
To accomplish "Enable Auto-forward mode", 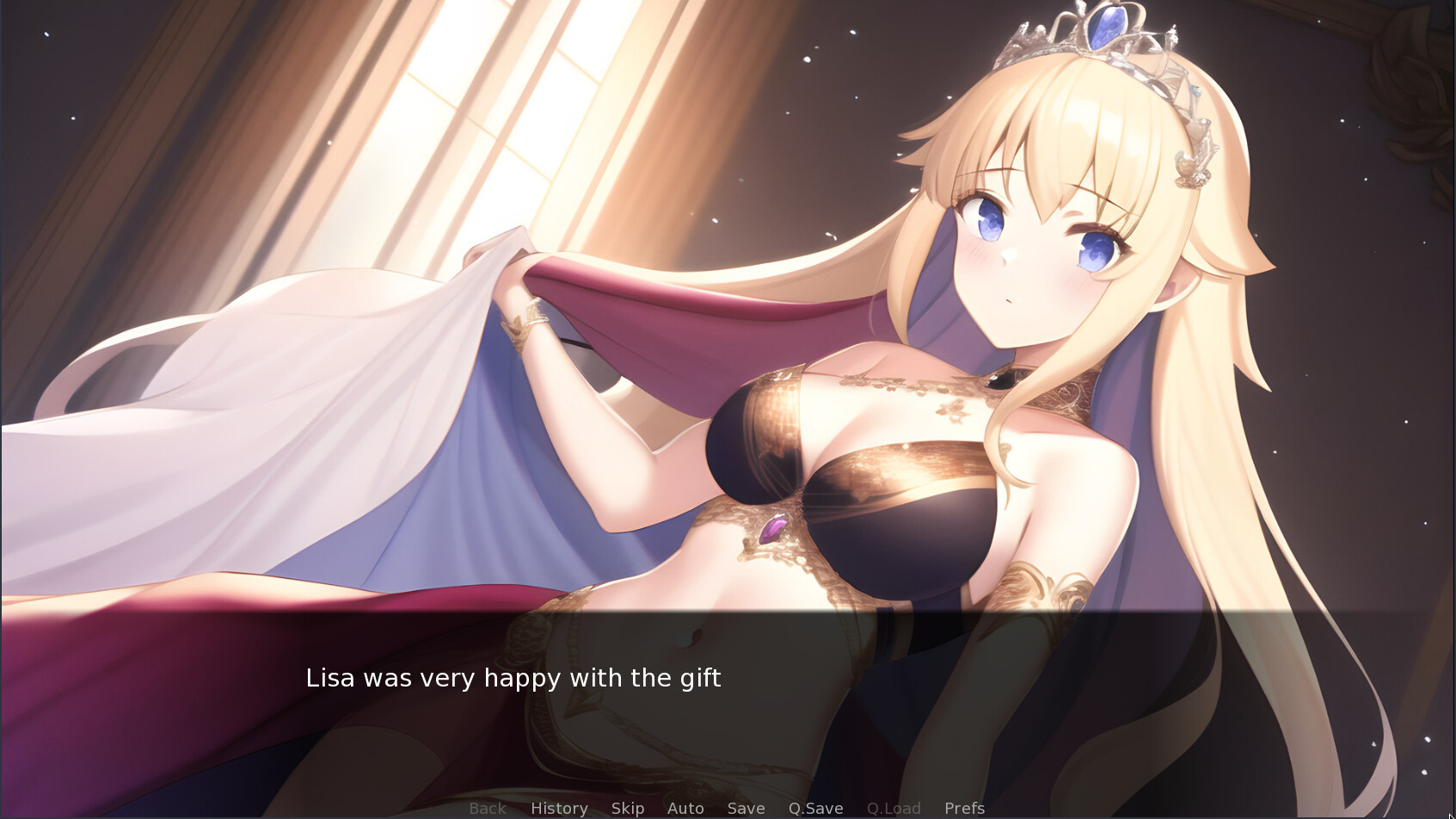I will (x=685, y=808).
